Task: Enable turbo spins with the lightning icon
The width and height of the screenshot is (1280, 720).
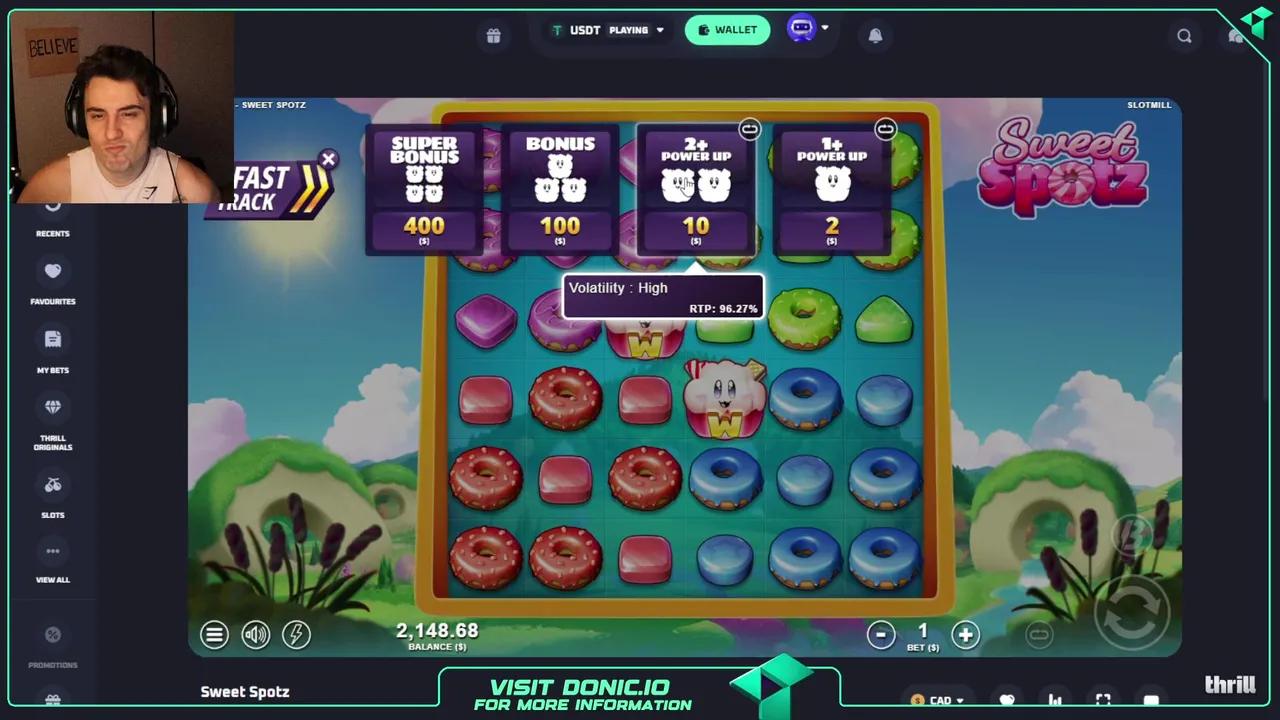Action: pyautogui.click(x=296, y=634)
